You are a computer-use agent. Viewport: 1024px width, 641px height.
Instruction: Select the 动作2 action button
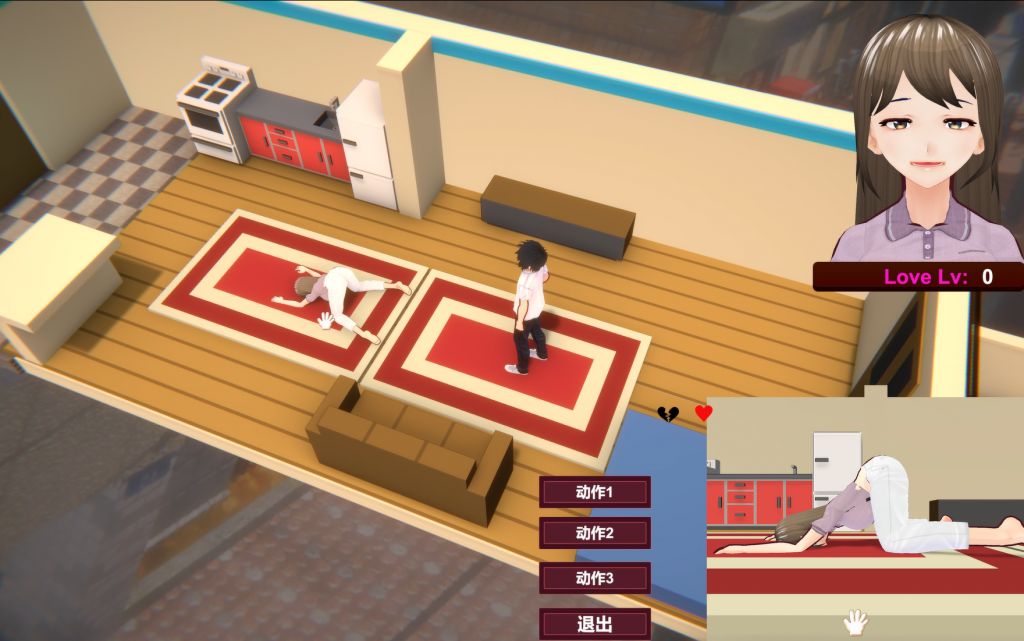click(x=594, y=533)
